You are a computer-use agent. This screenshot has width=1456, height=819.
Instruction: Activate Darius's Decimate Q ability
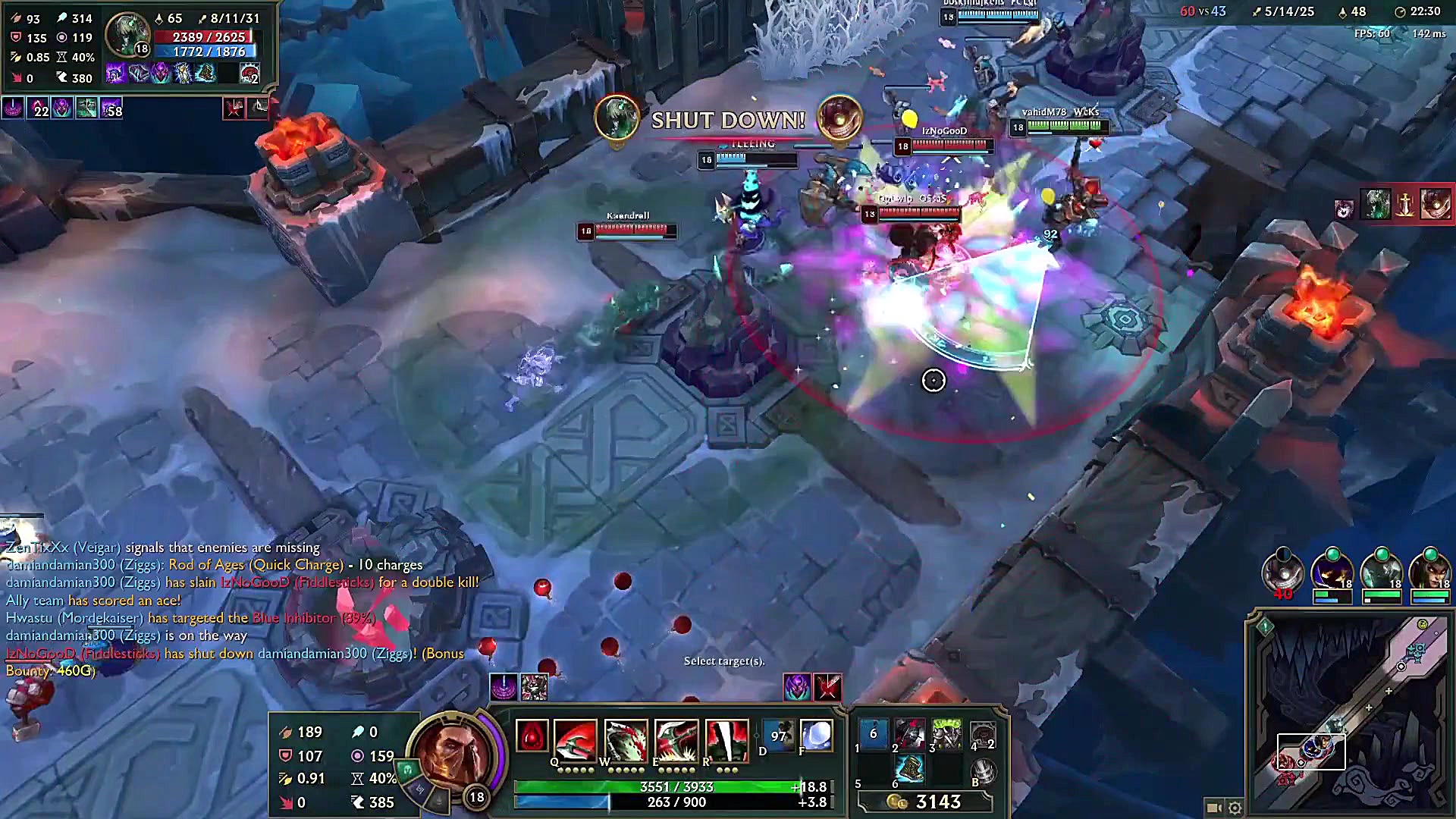(575, 740)
